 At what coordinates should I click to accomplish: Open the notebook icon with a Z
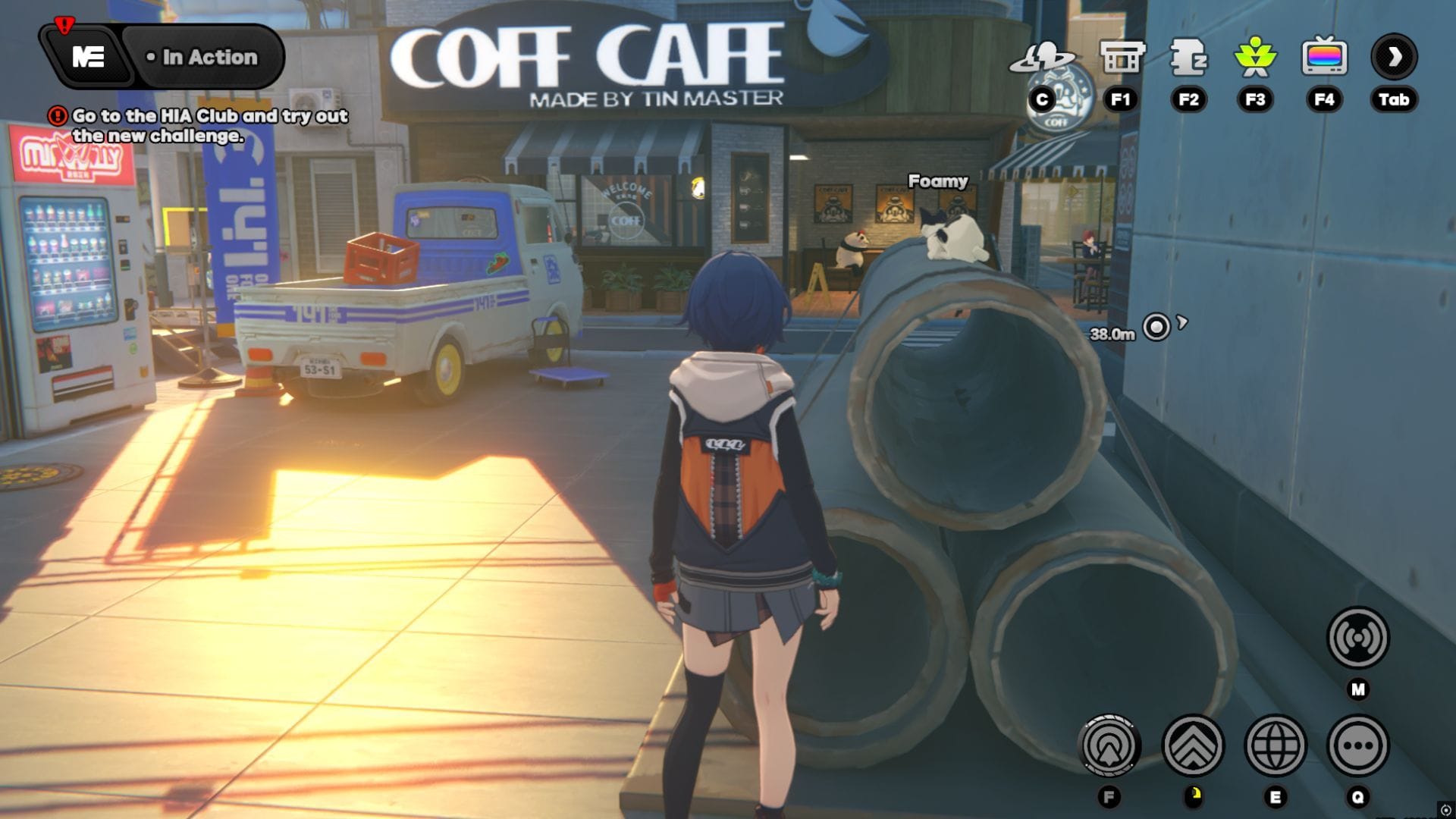pos(1188,58)
